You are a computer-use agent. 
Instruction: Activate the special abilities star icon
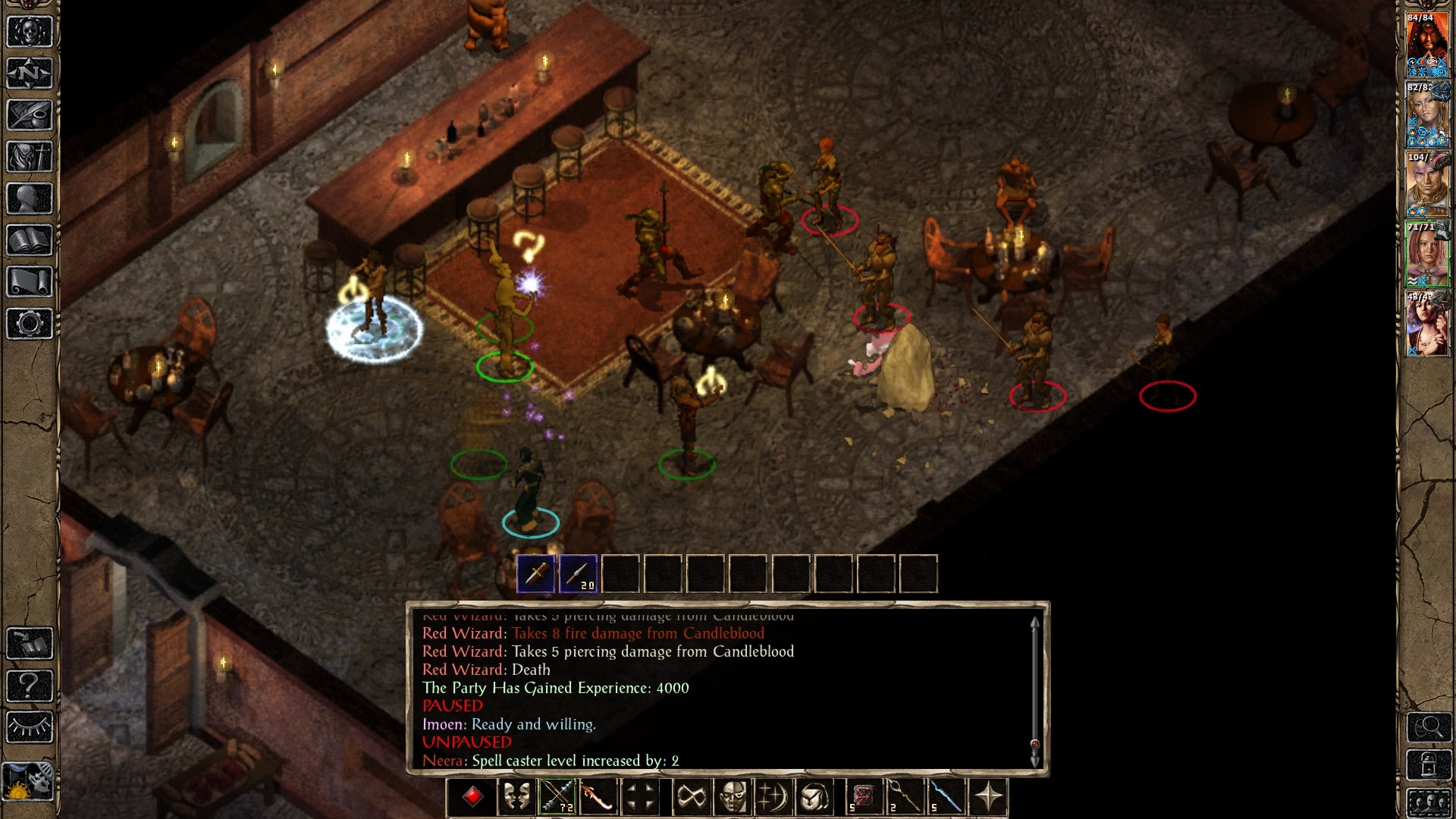click(985, 797)
